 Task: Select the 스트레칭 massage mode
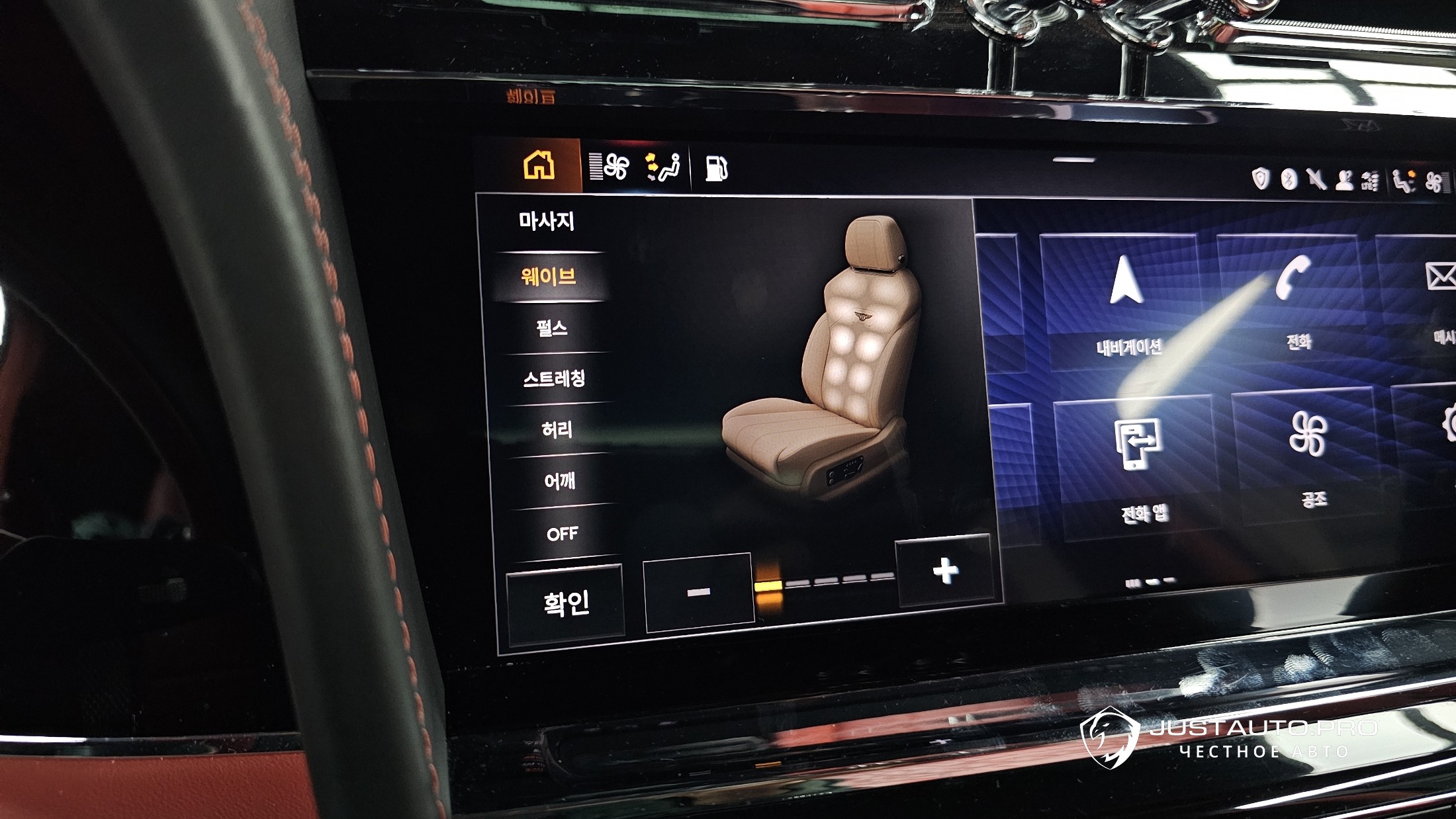(x=555, y=378)
